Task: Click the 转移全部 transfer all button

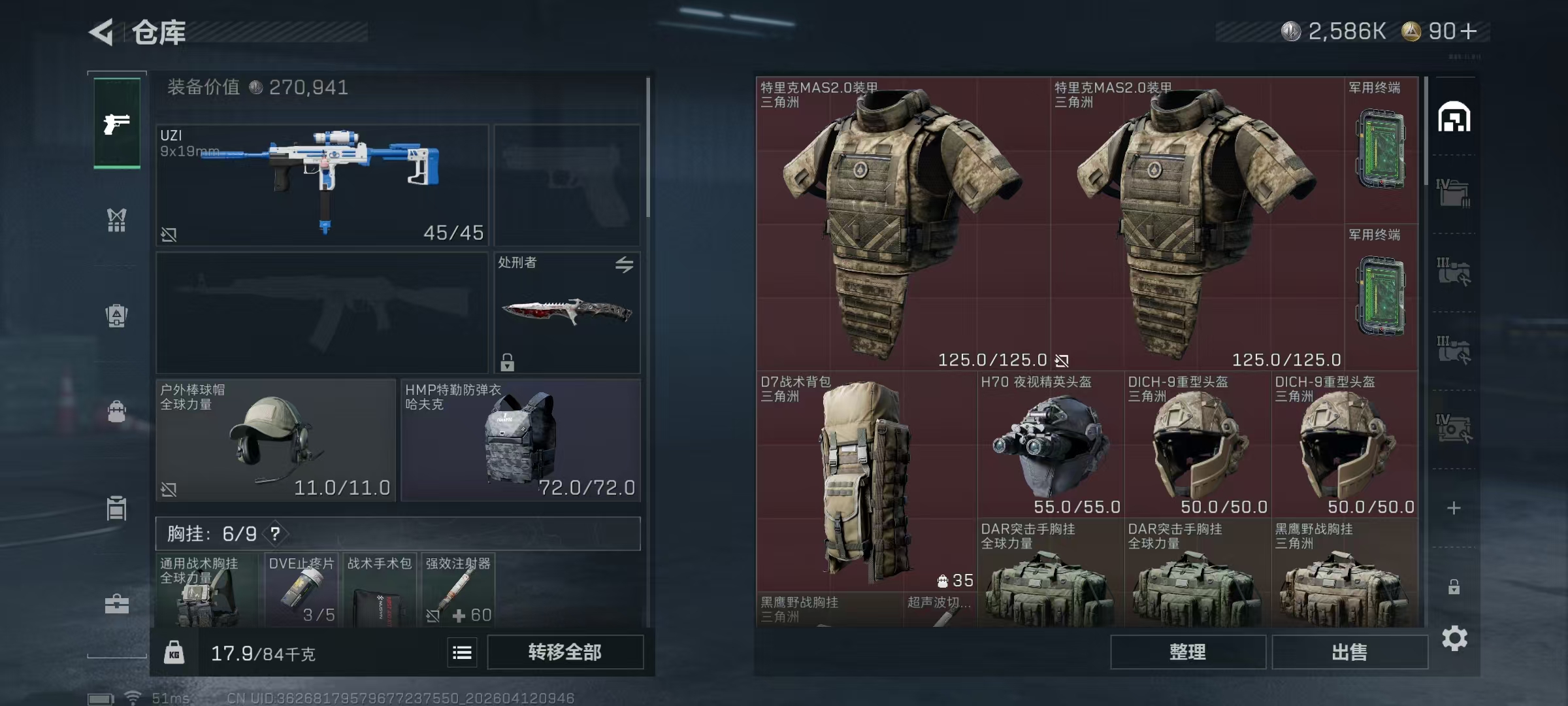Action: [x=564, y=652]
